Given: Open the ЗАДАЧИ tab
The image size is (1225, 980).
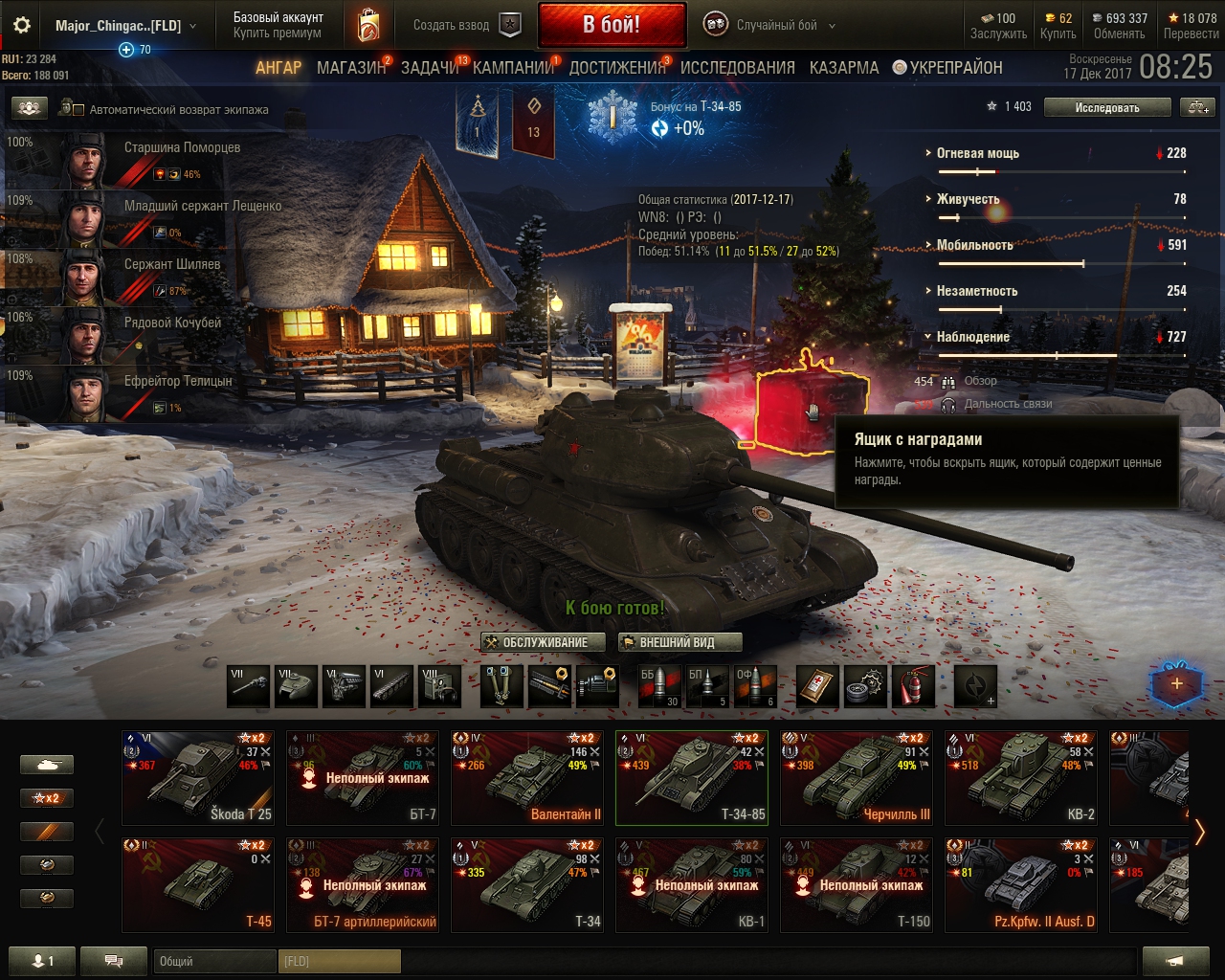Looking at the screenshot, I should click(x=430, y=68).
